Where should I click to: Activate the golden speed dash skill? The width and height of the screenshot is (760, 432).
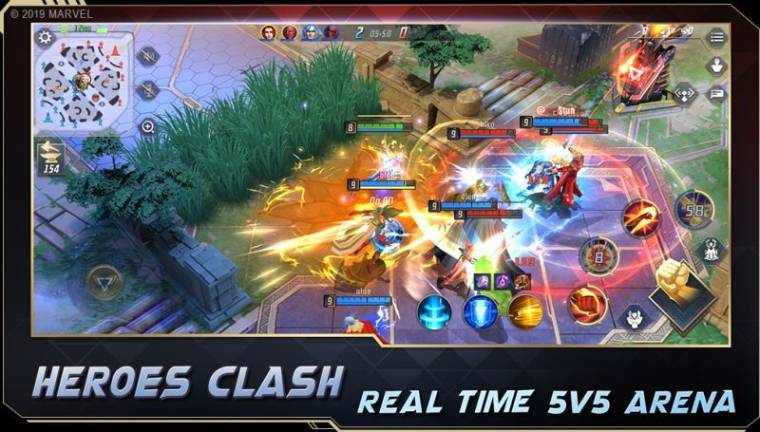(x=525, y=312)
